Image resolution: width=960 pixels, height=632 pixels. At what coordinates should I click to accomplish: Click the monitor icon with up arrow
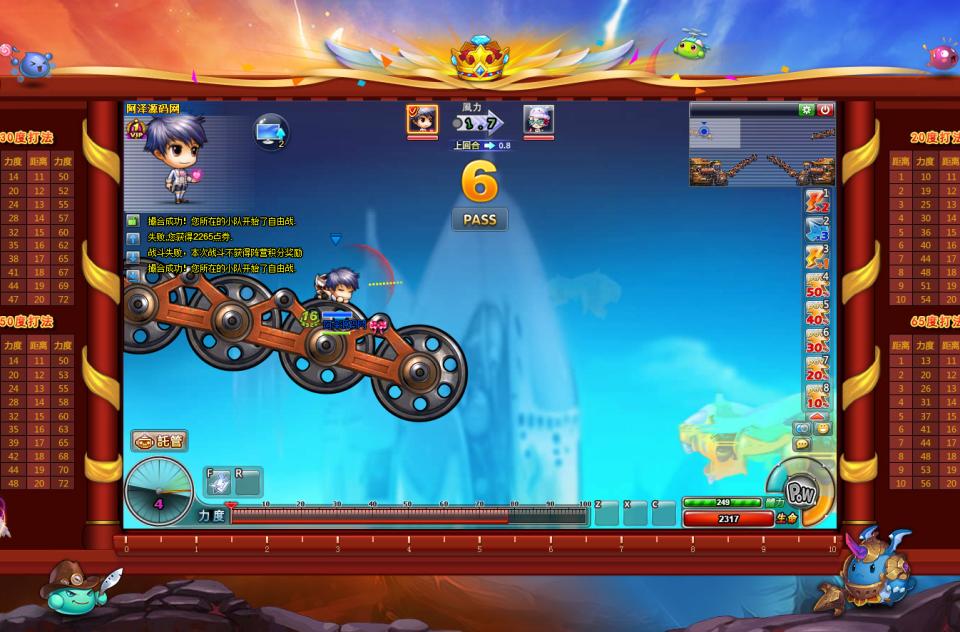[x=269, y=132]
